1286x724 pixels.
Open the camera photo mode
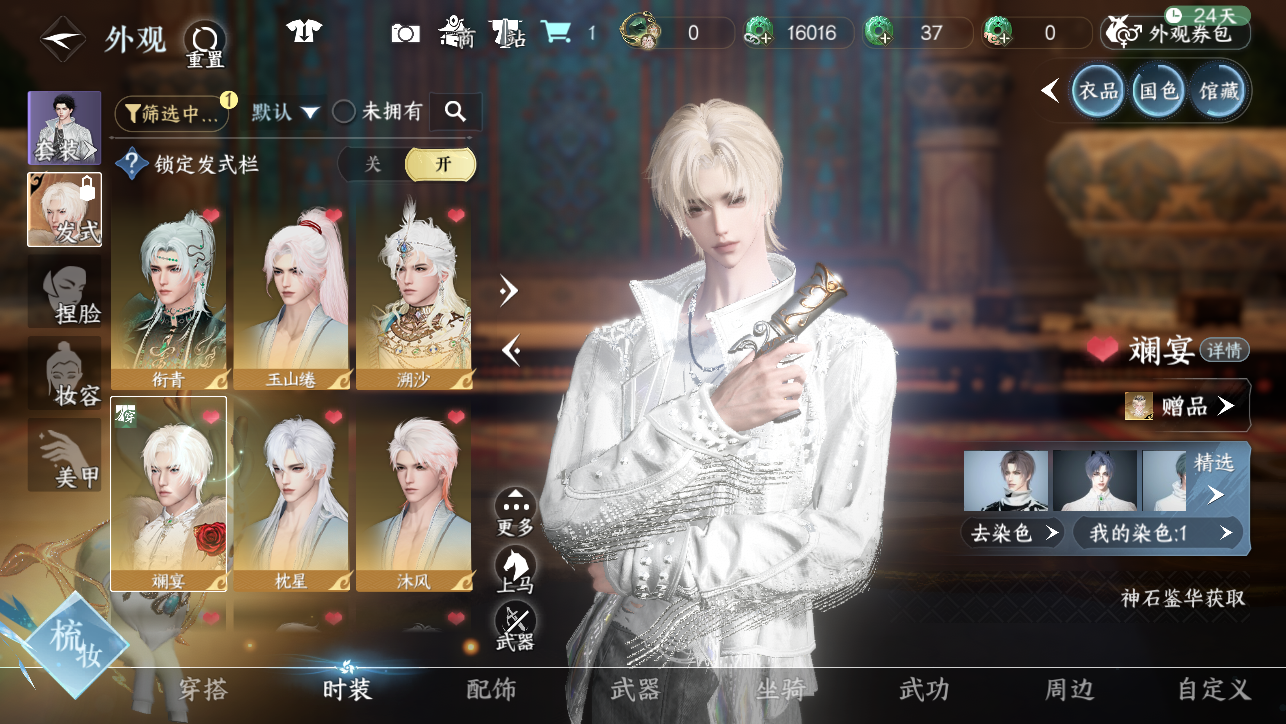point(405,33)
